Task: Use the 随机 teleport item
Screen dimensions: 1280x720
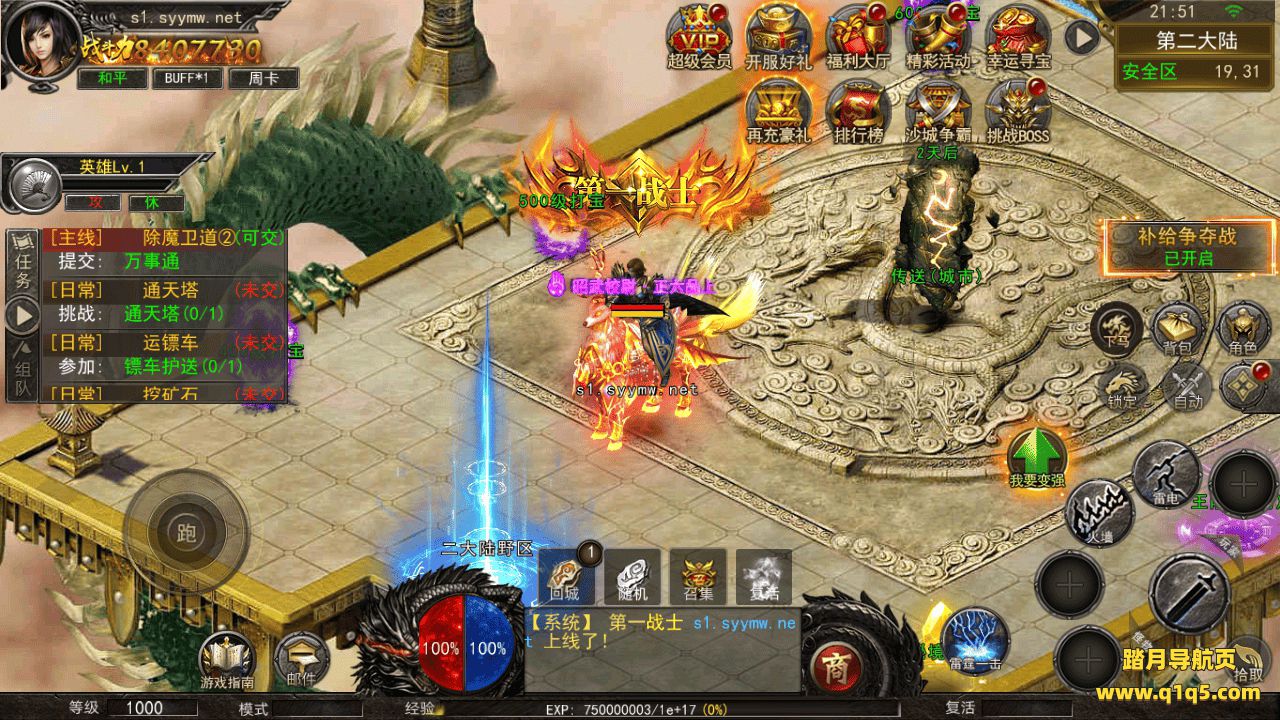Action: 632,576
